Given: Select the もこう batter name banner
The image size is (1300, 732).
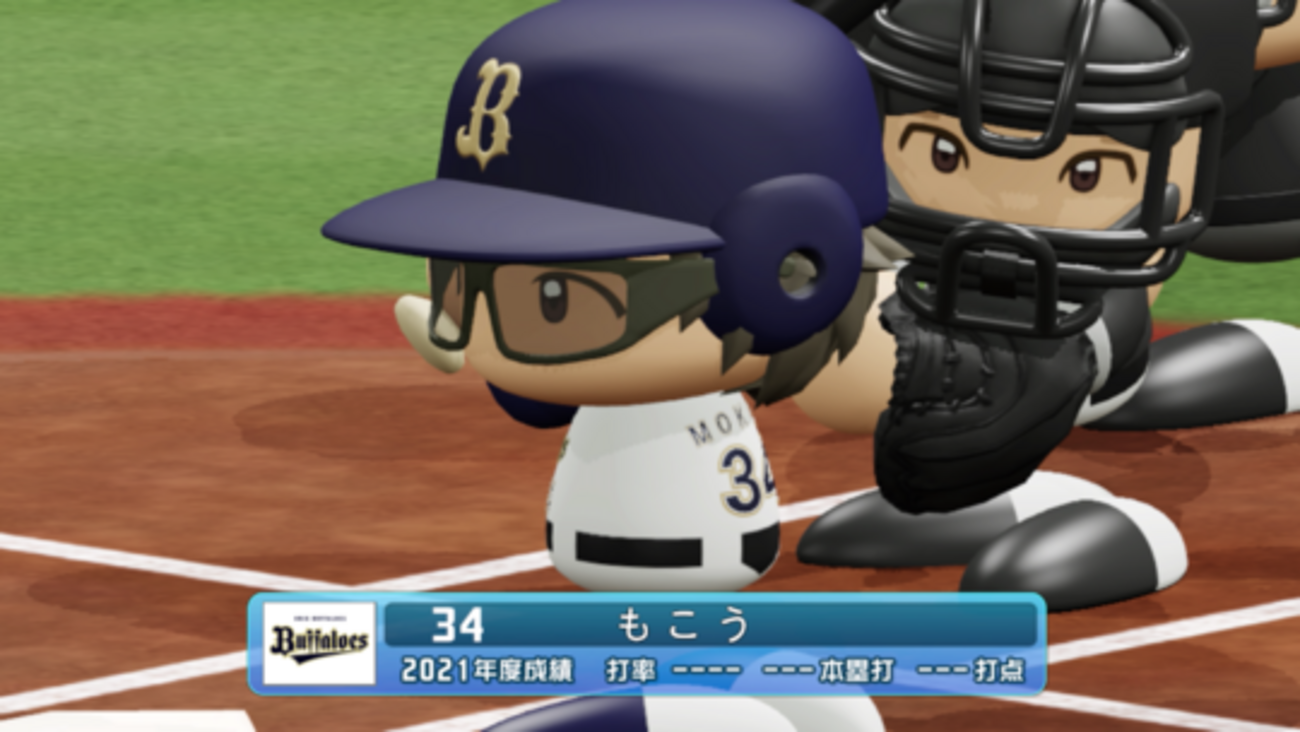Looking at the screenshot, I should 682,625.
